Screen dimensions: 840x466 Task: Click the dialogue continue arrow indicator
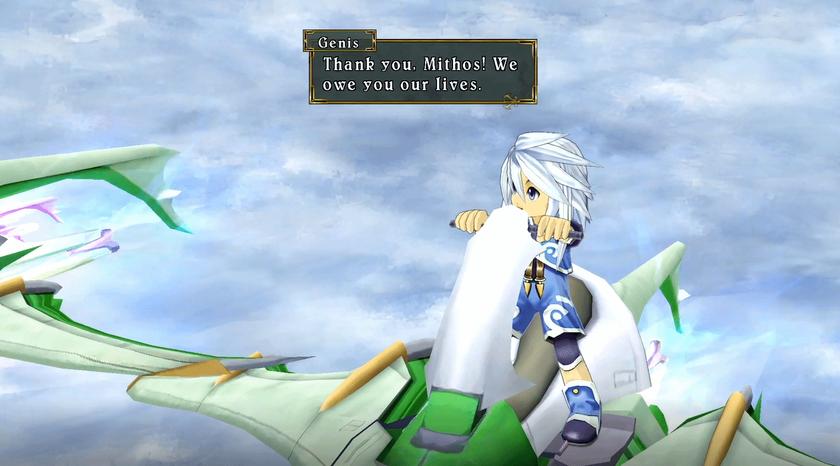pyautogui.click(x=513, y=99)
